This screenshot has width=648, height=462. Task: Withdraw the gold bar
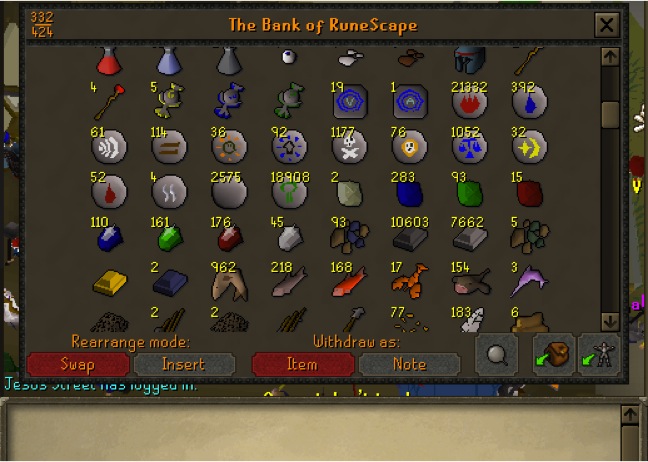(109, 284)
